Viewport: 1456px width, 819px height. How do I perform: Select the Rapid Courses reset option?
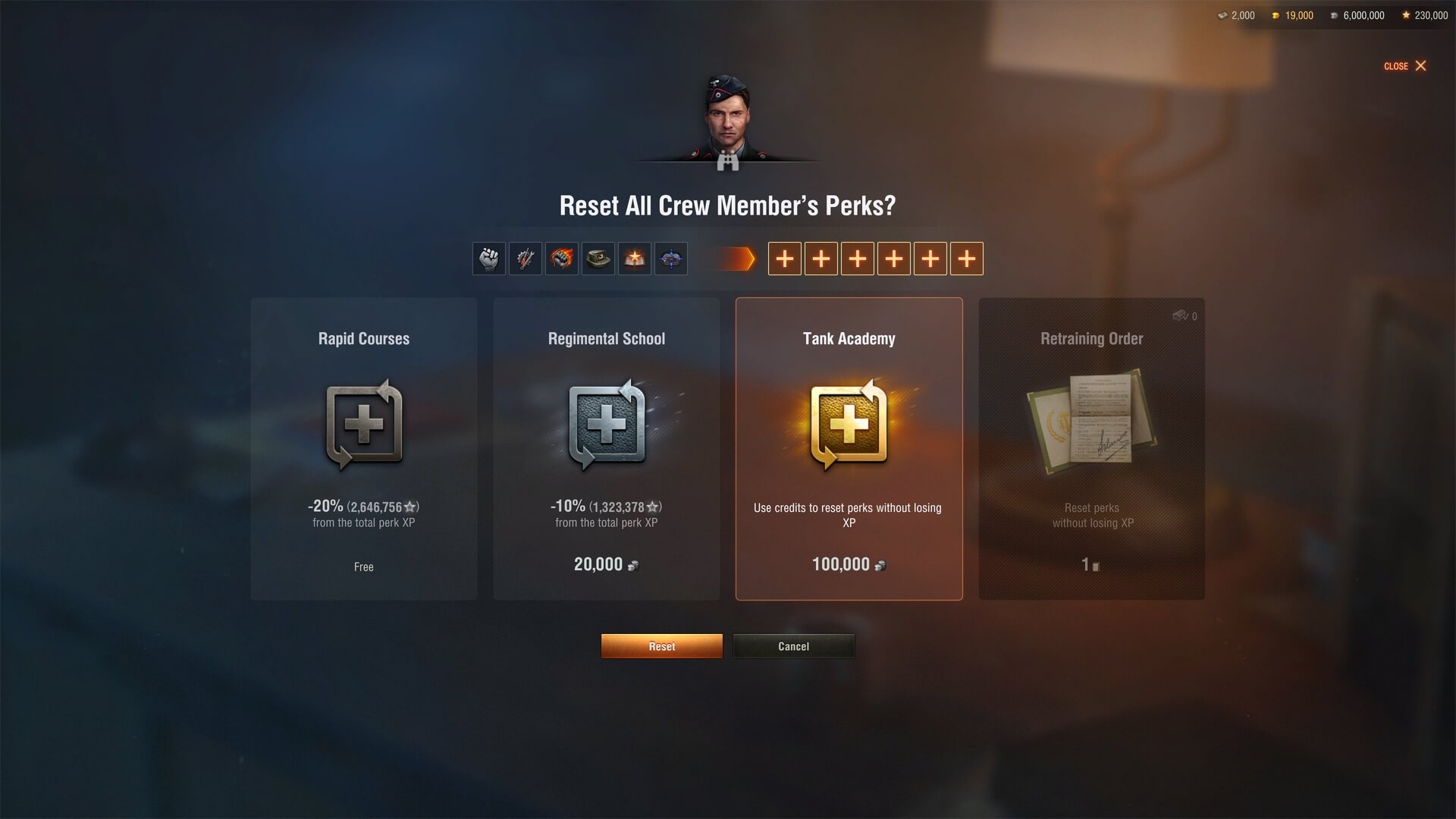pos(364,449)
